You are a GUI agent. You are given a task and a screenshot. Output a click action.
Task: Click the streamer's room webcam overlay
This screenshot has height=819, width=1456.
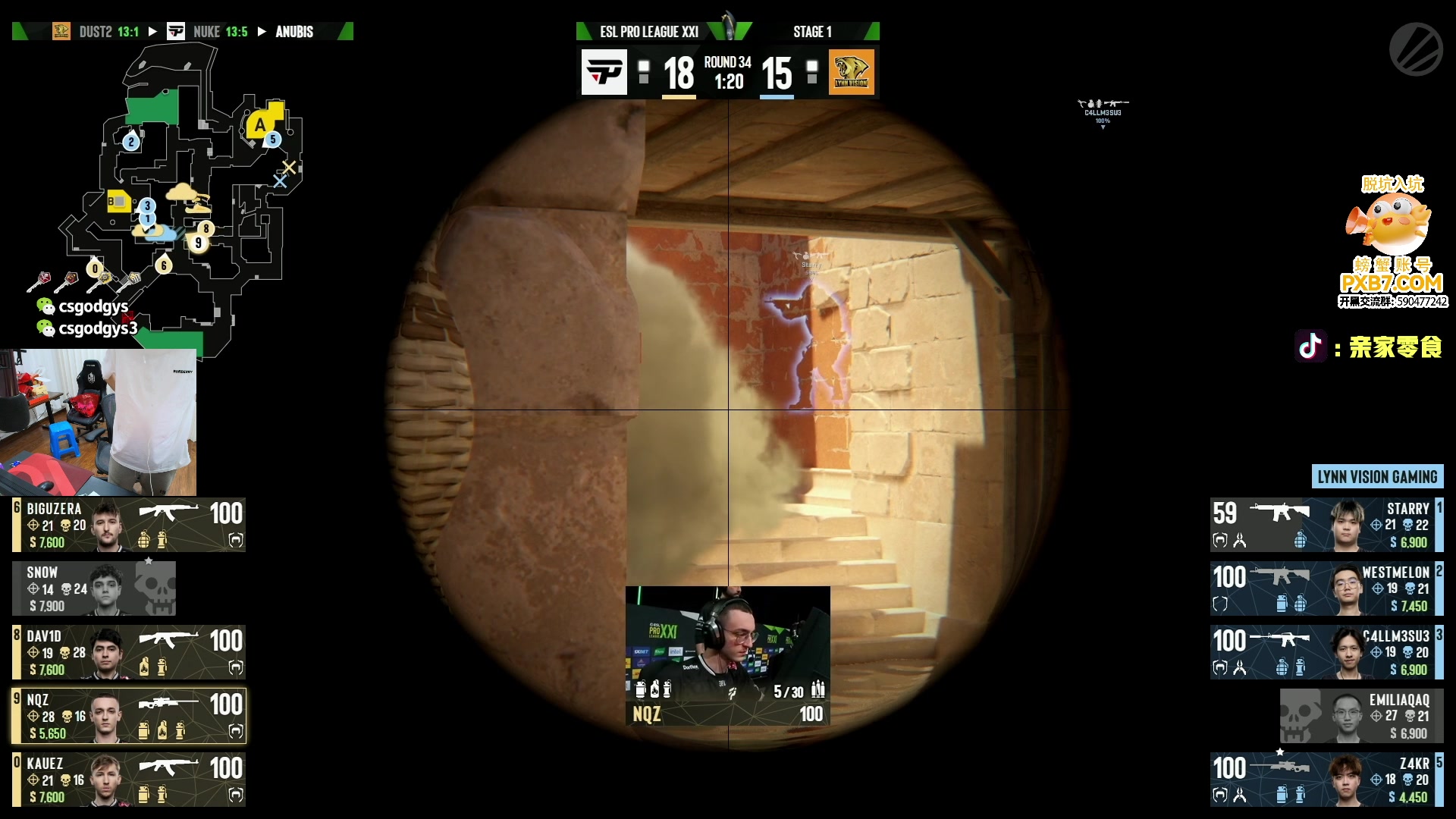pos(99,422)
